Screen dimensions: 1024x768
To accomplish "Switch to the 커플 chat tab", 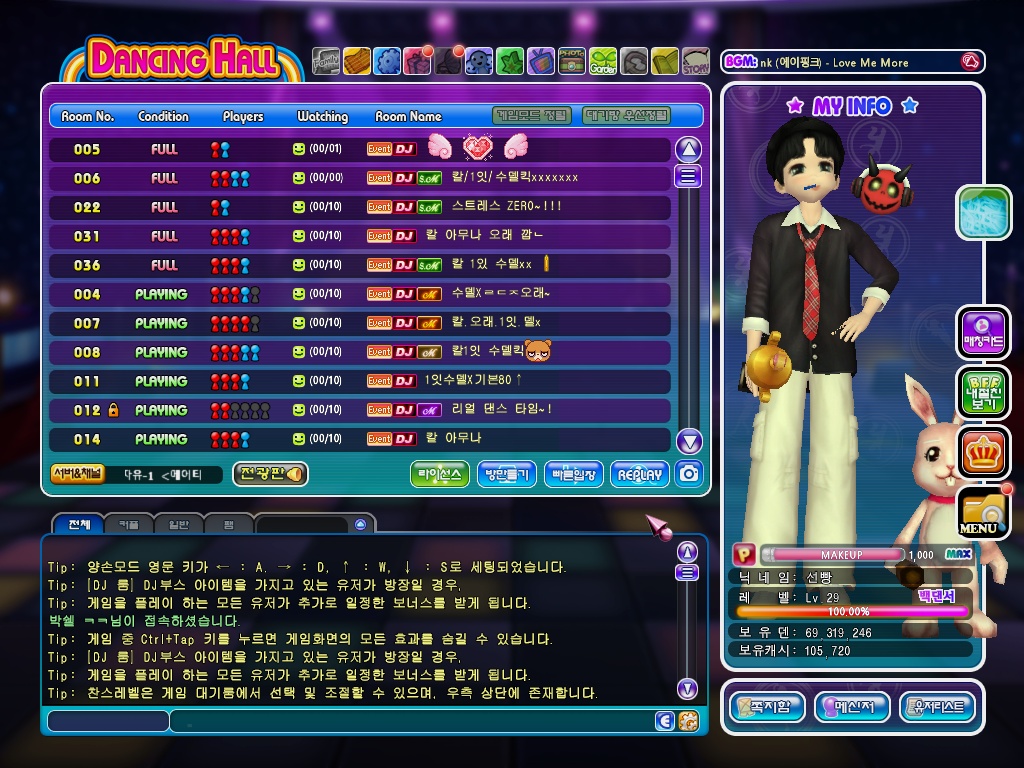I will point(129,524).
